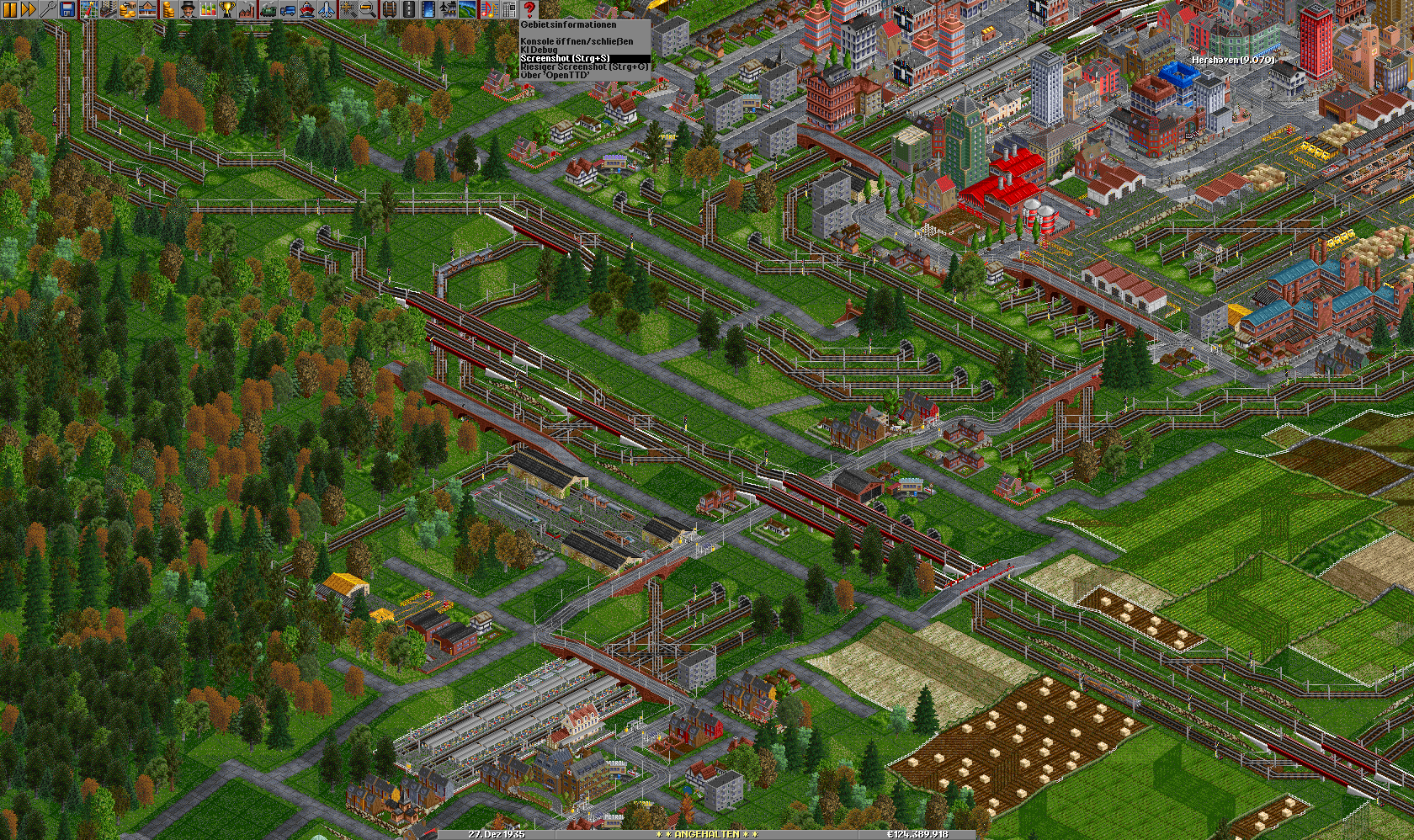Click the pause game button
The width and height of the screenshot is (1414, 840).
click(9, 9)
